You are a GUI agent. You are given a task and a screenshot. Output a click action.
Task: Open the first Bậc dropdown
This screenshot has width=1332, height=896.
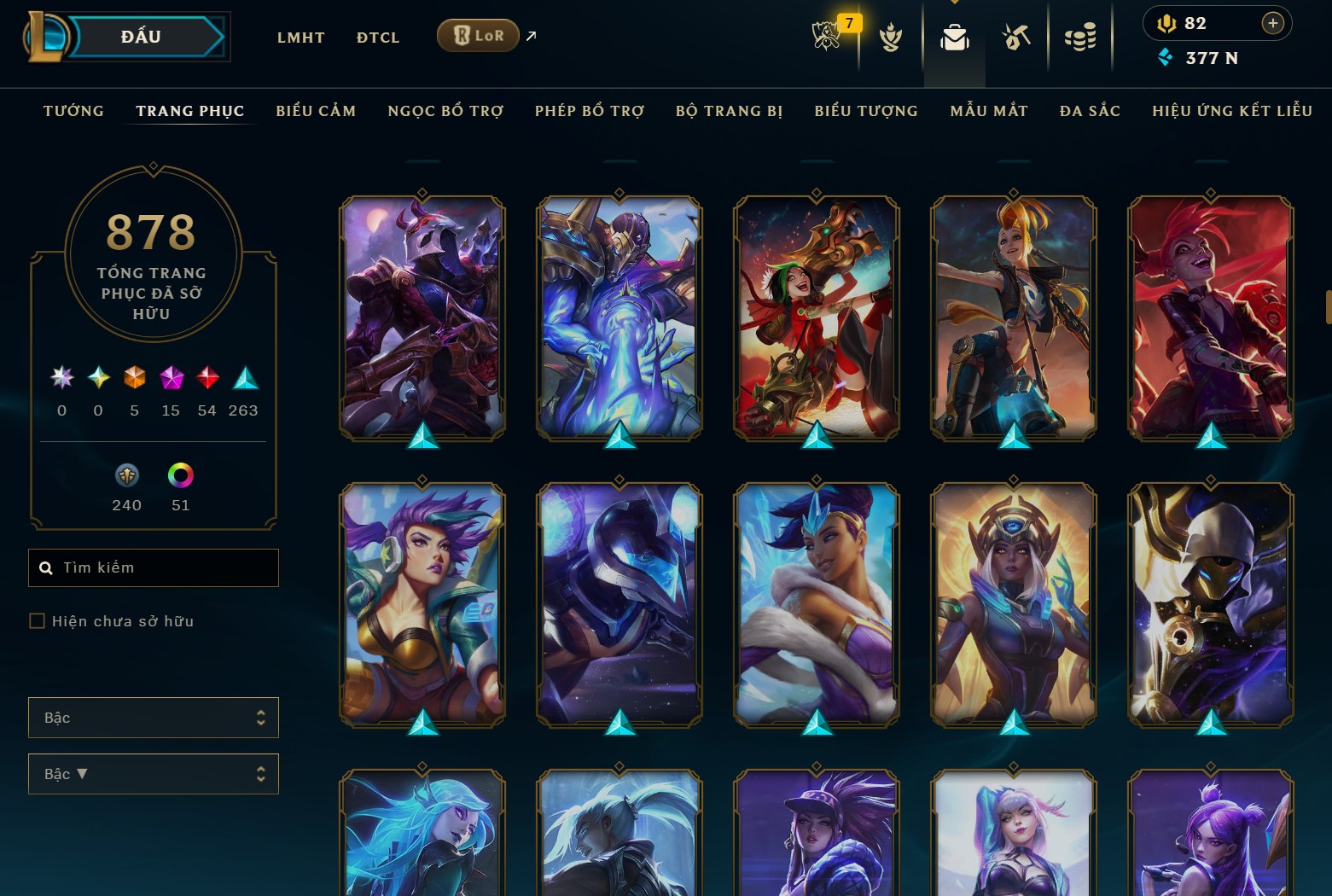154,718
